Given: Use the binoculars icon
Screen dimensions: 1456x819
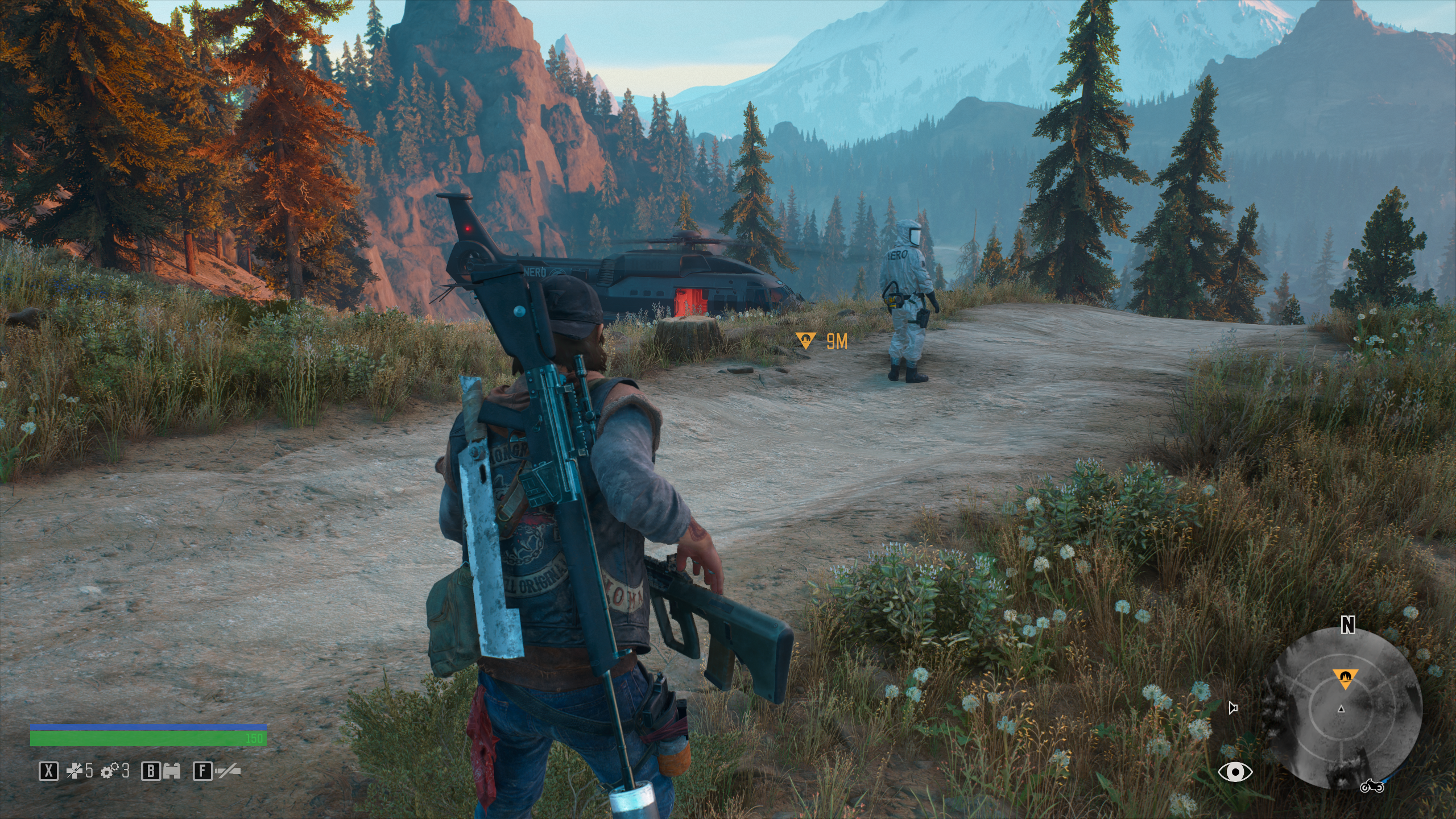Looking at the screenshot, I should [171, 771].
